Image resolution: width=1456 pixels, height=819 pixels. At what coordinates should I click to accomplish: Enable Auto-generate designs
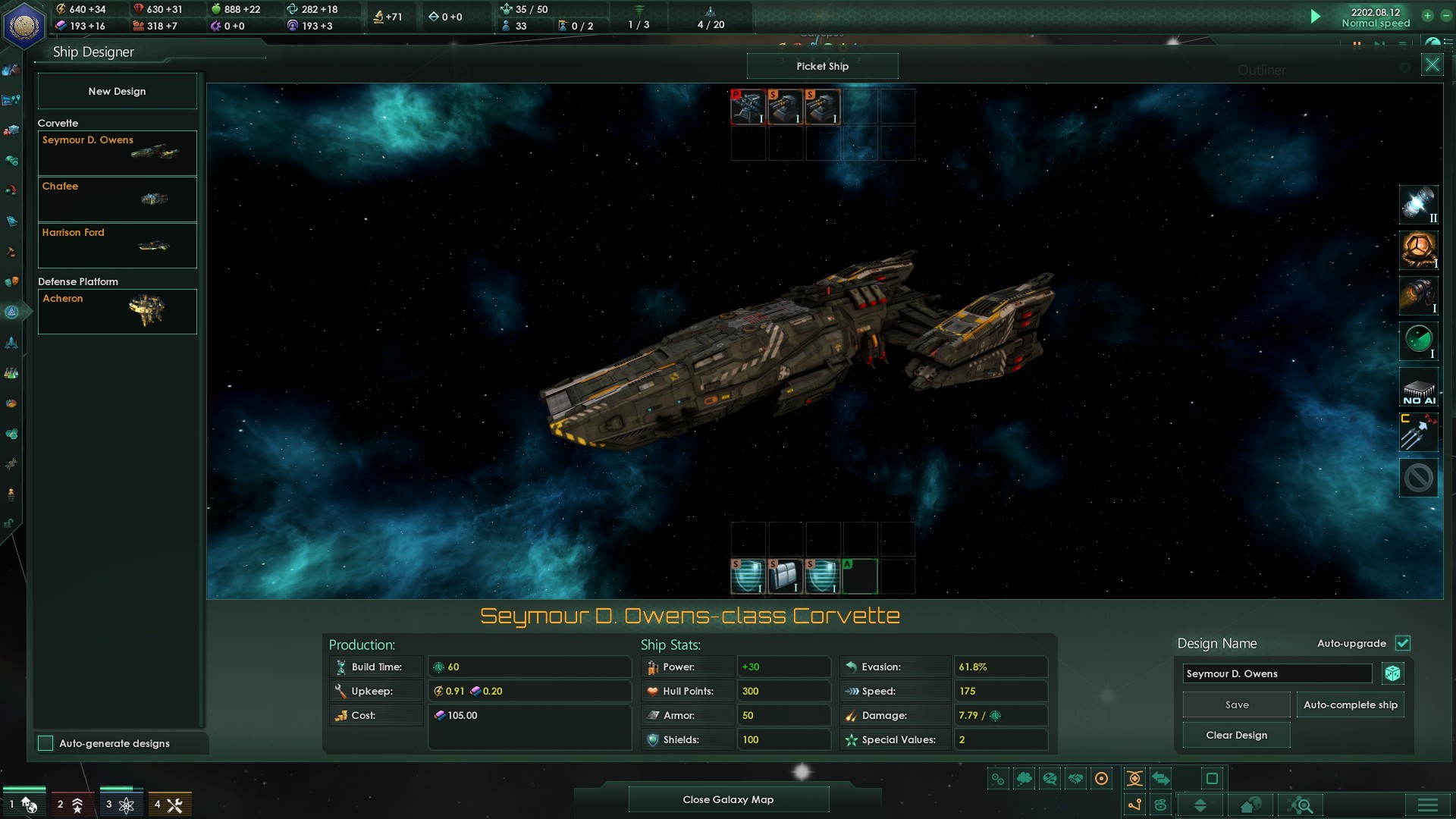pos(46,743)
